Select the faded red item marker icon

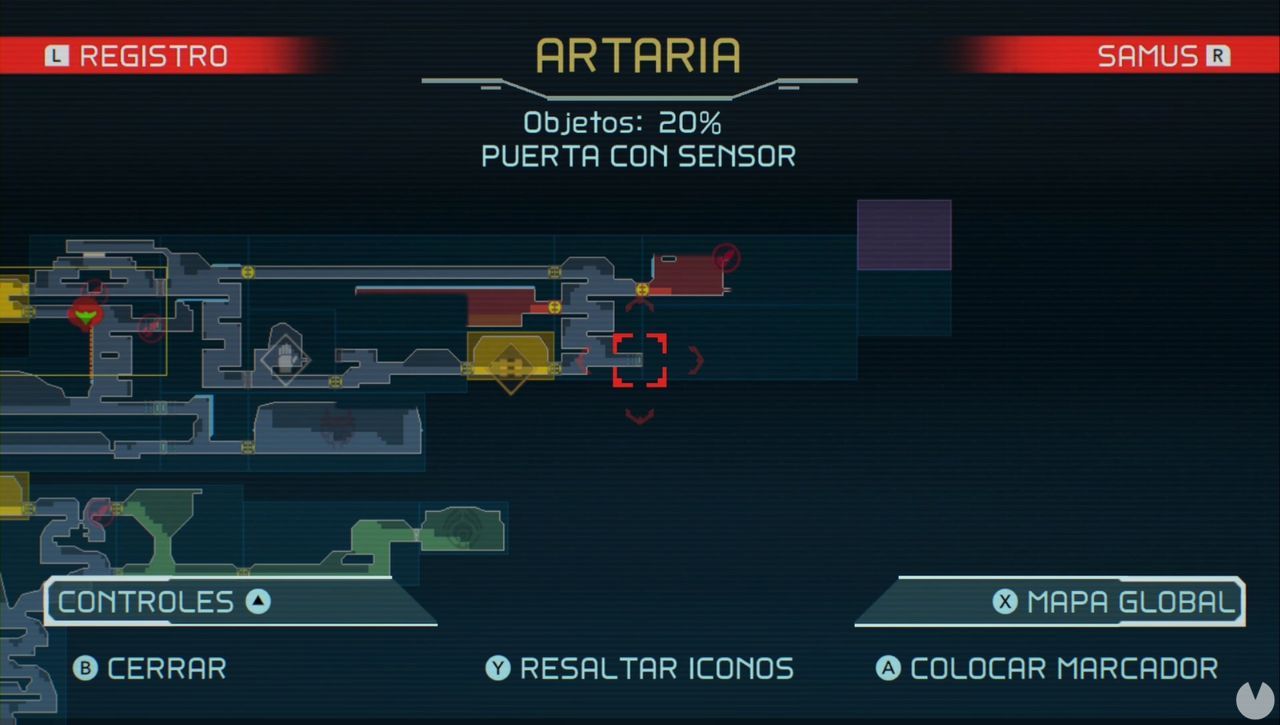tap(150, 327)
